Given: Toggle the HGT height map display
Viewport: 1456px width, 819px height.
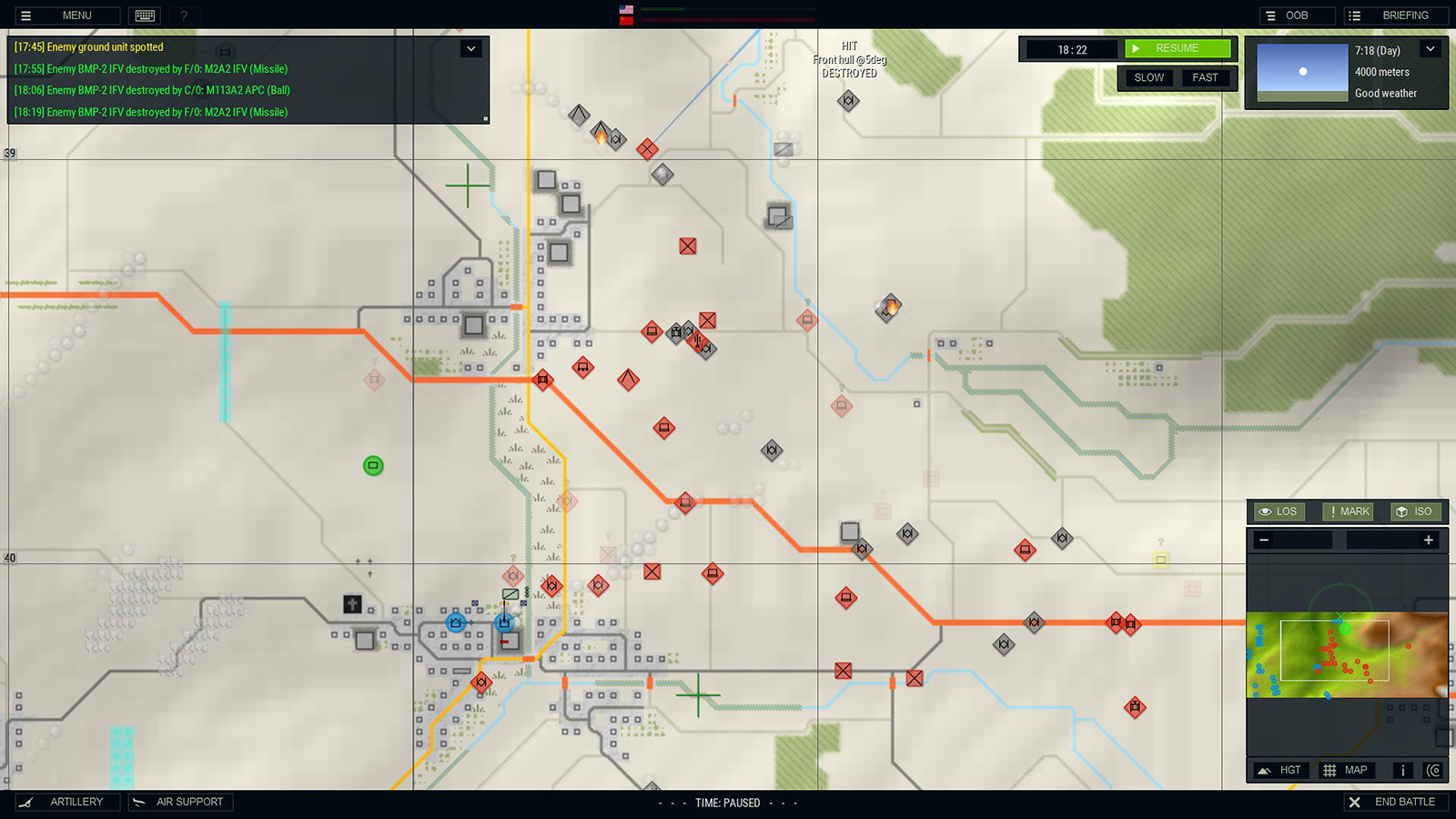Looking at the screenshot, I should point(1279,770).
